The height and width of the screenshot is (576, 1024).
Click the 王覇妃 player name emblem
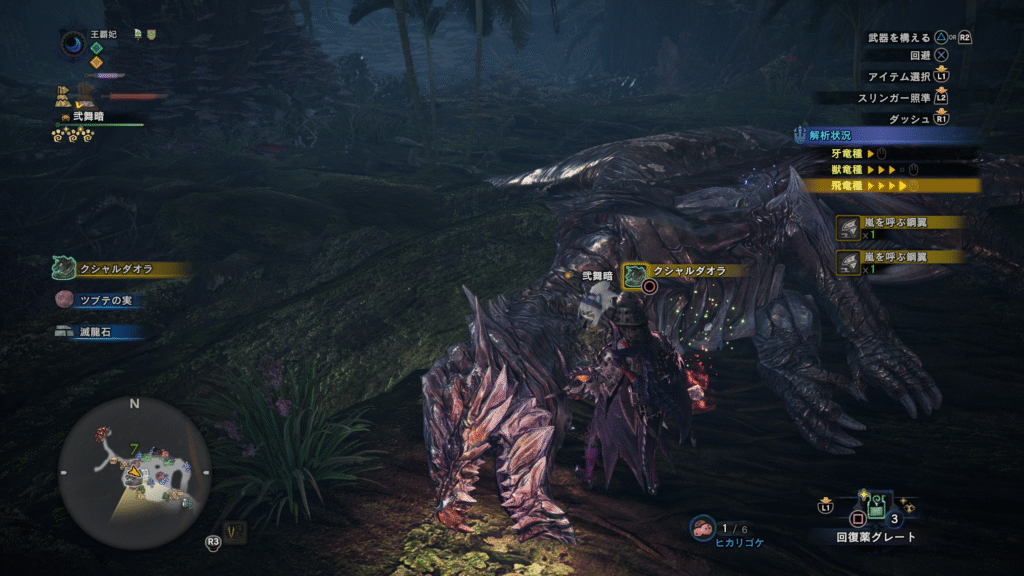[75, 43]
